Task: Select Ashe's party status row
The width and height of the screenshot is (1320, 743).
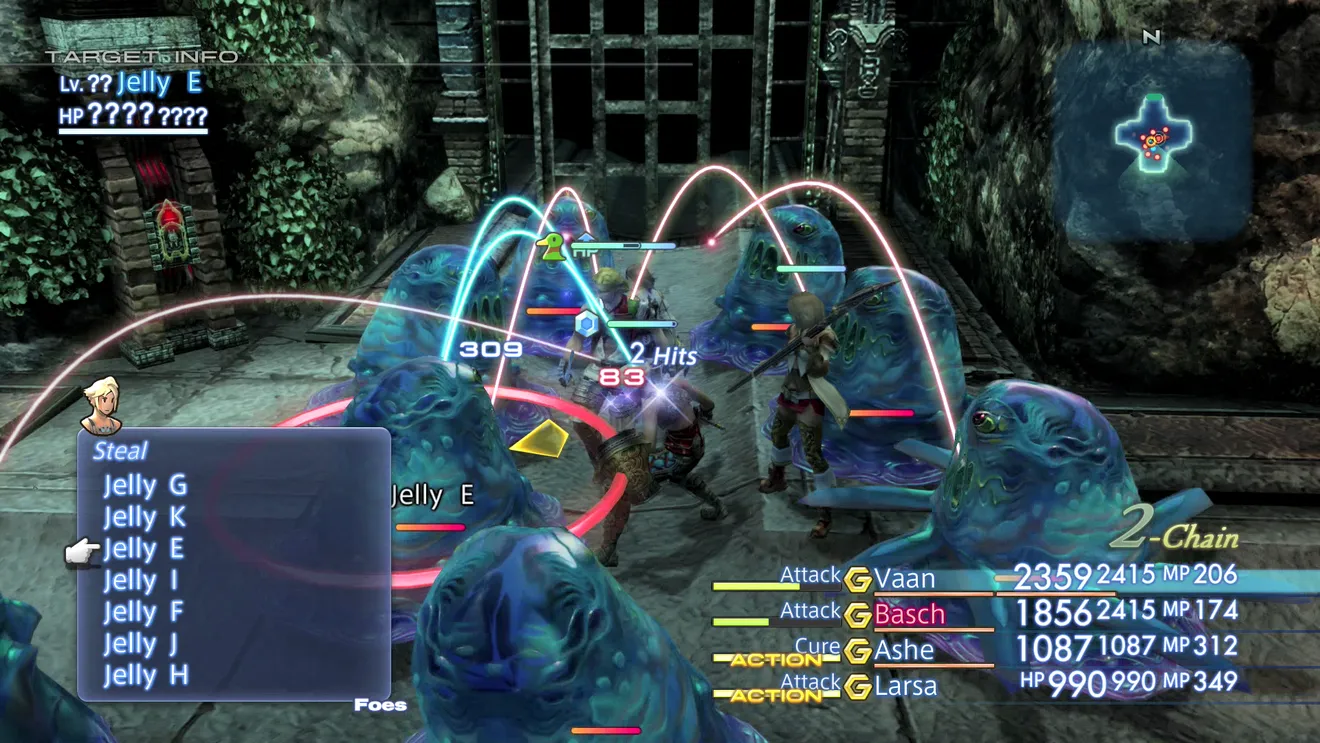Action: (903, 650)
